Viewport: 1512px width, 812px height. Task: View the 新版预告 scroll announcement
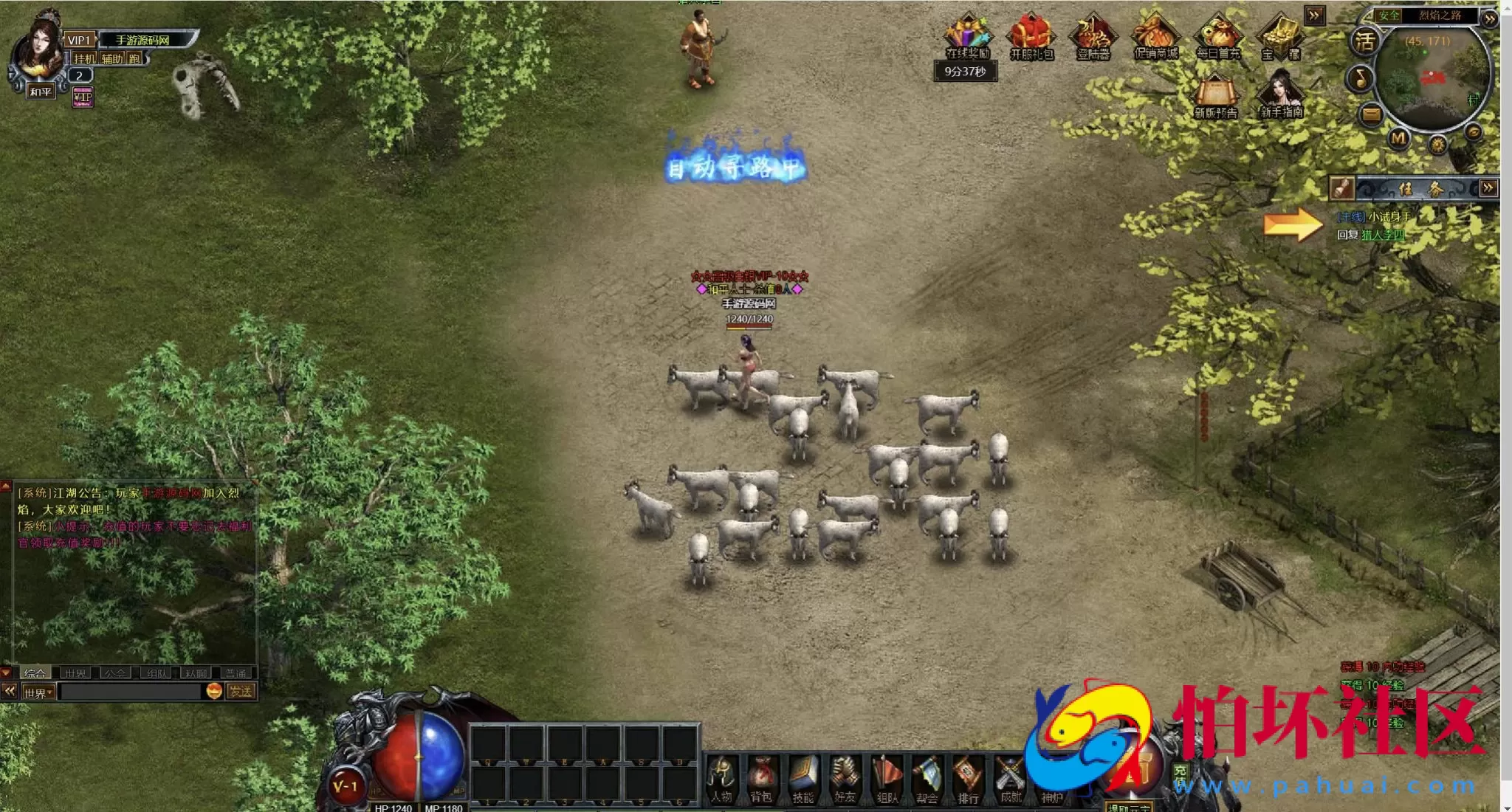1215,96
